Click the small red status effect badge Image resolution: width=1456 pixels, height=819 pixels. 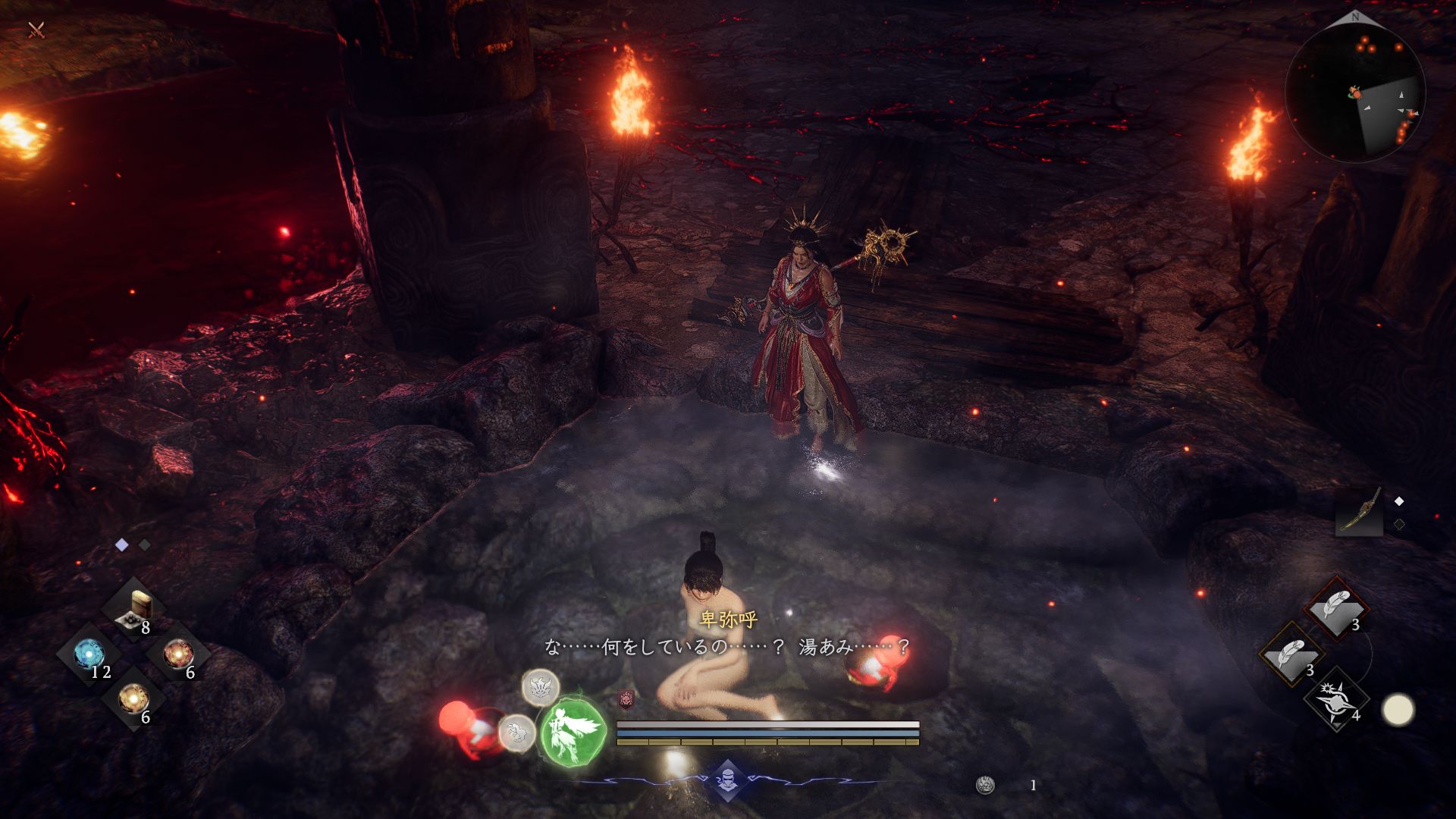click(x=626, y=698)
